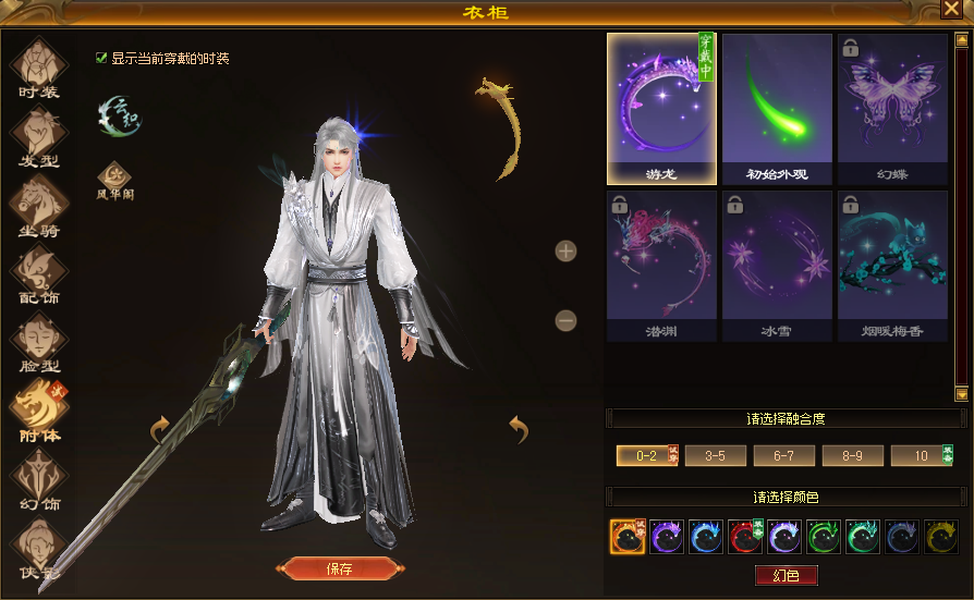
Task: Set fusion level to 10
Action: 917,456
